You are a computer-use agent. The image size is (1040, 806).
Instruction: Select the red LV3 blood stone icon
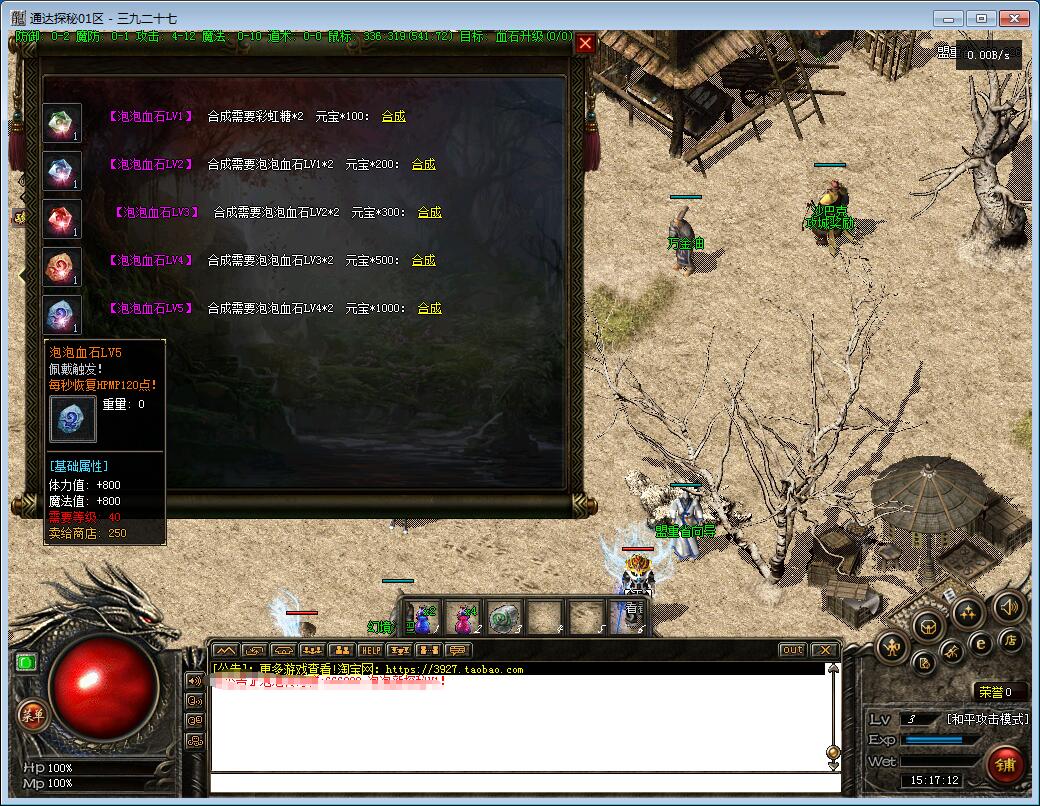pos(62,219)
